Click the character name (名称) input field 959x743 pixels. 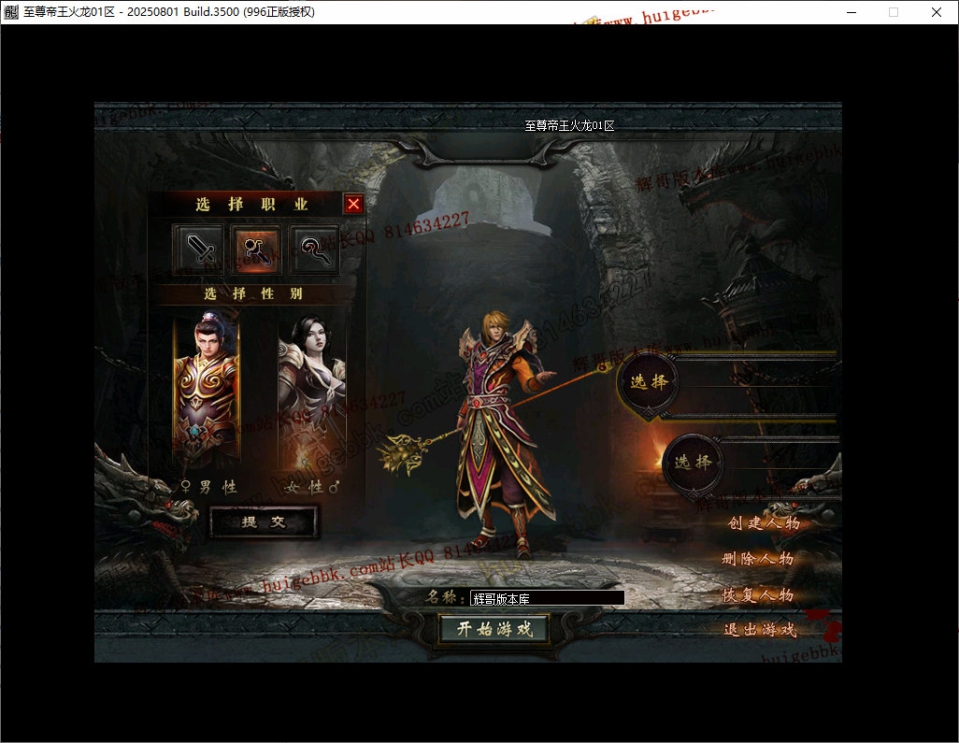tap(546, 598)
